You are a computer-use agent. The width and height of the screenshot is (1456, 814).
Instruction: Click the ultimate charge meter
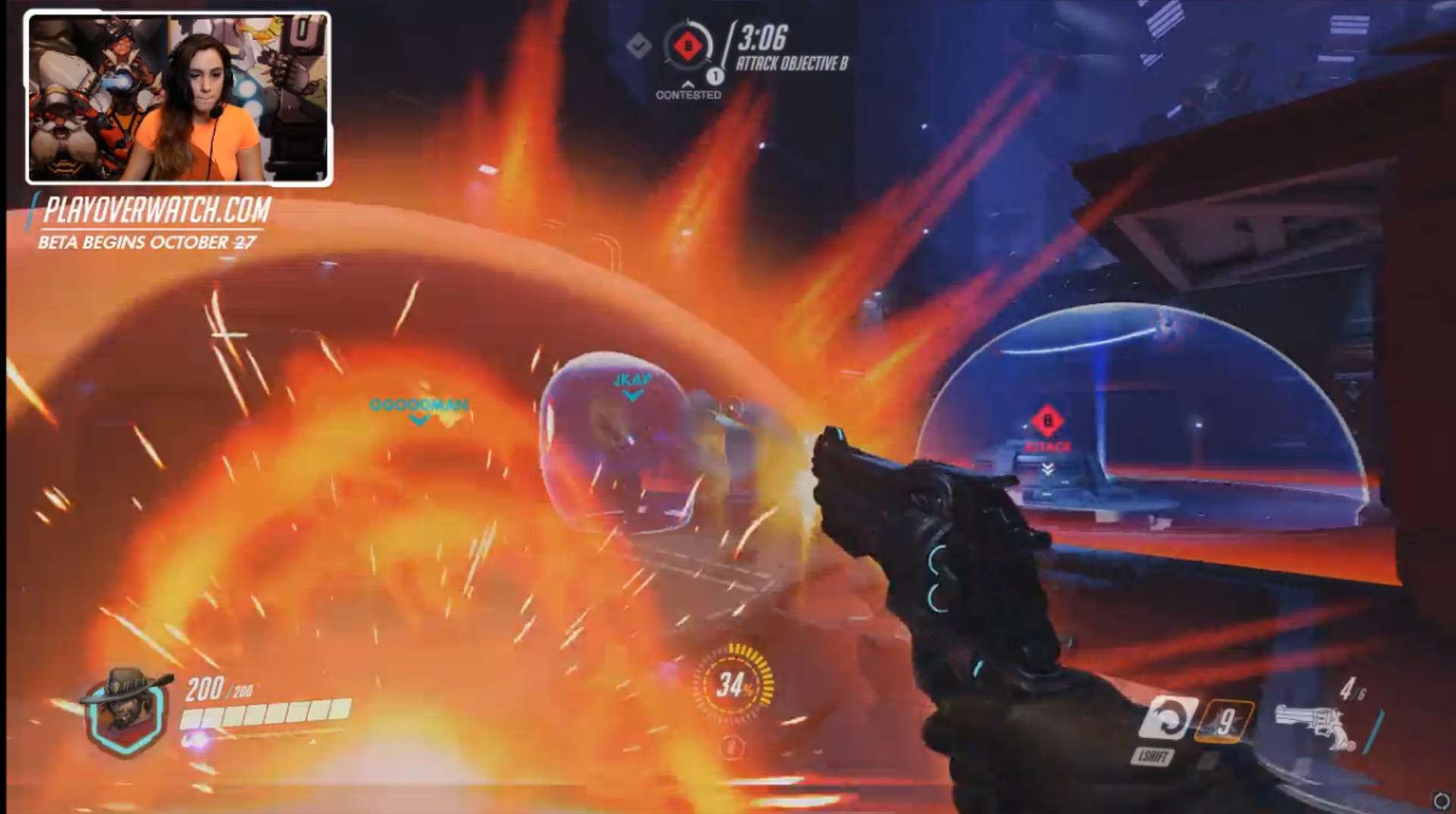tap(733, 686)
